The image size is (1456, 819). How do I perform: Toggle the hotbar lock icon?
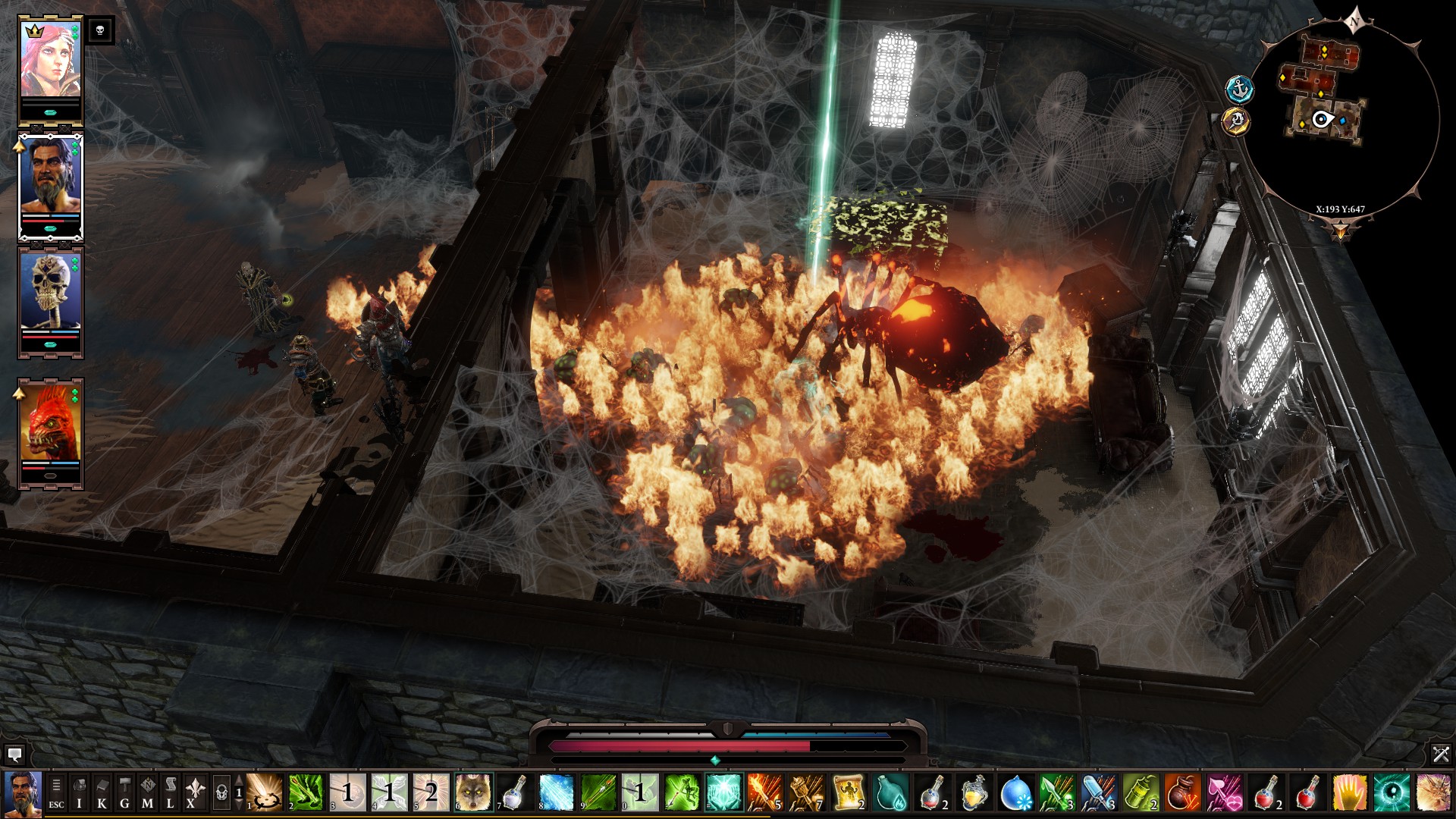221,793
